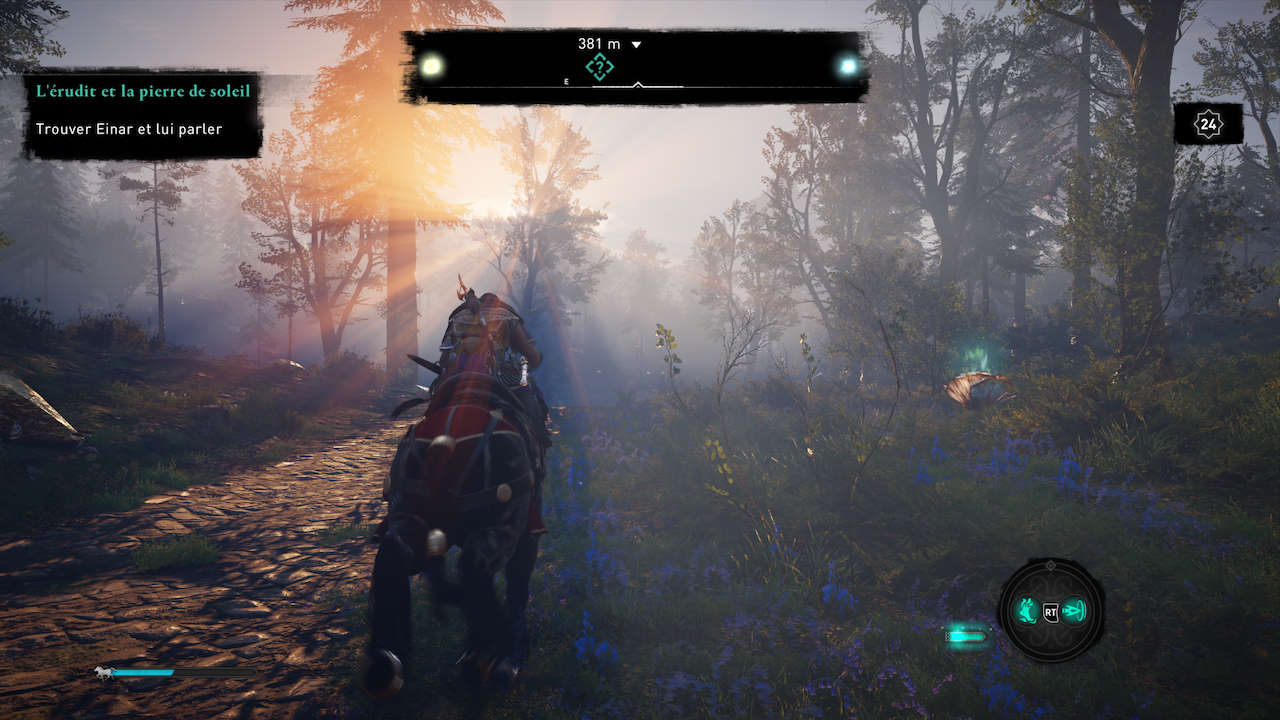Open the power level 24 badge
The image size is (1280, 720).
(1208, 125)
